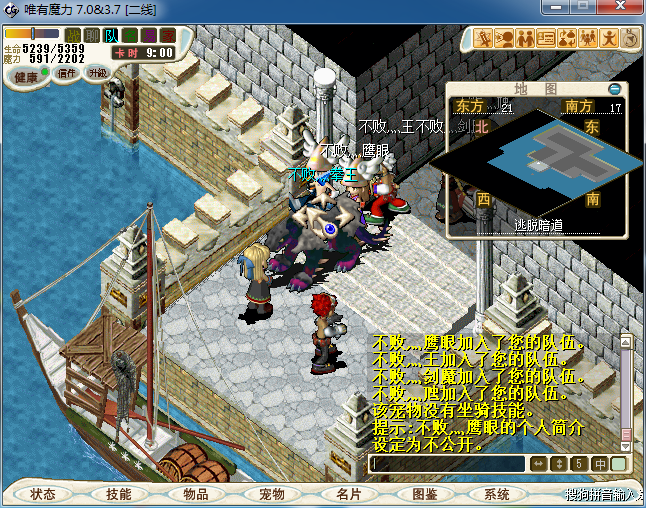Image resolution: width=646 pixels, height=508 pixels.
Task: Open the 物品 (Items) menu
Action: tap(196, 494)
